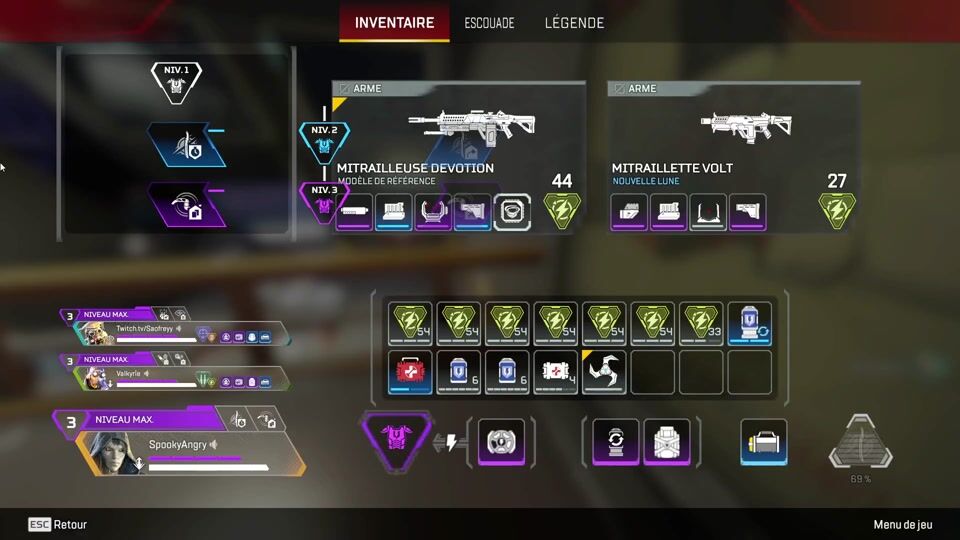Image resolution: width=960 pixels, height=540 pixels.
Task: Click the Devotion turbocharger attachment slot
Action: click(x=512, y=212)
